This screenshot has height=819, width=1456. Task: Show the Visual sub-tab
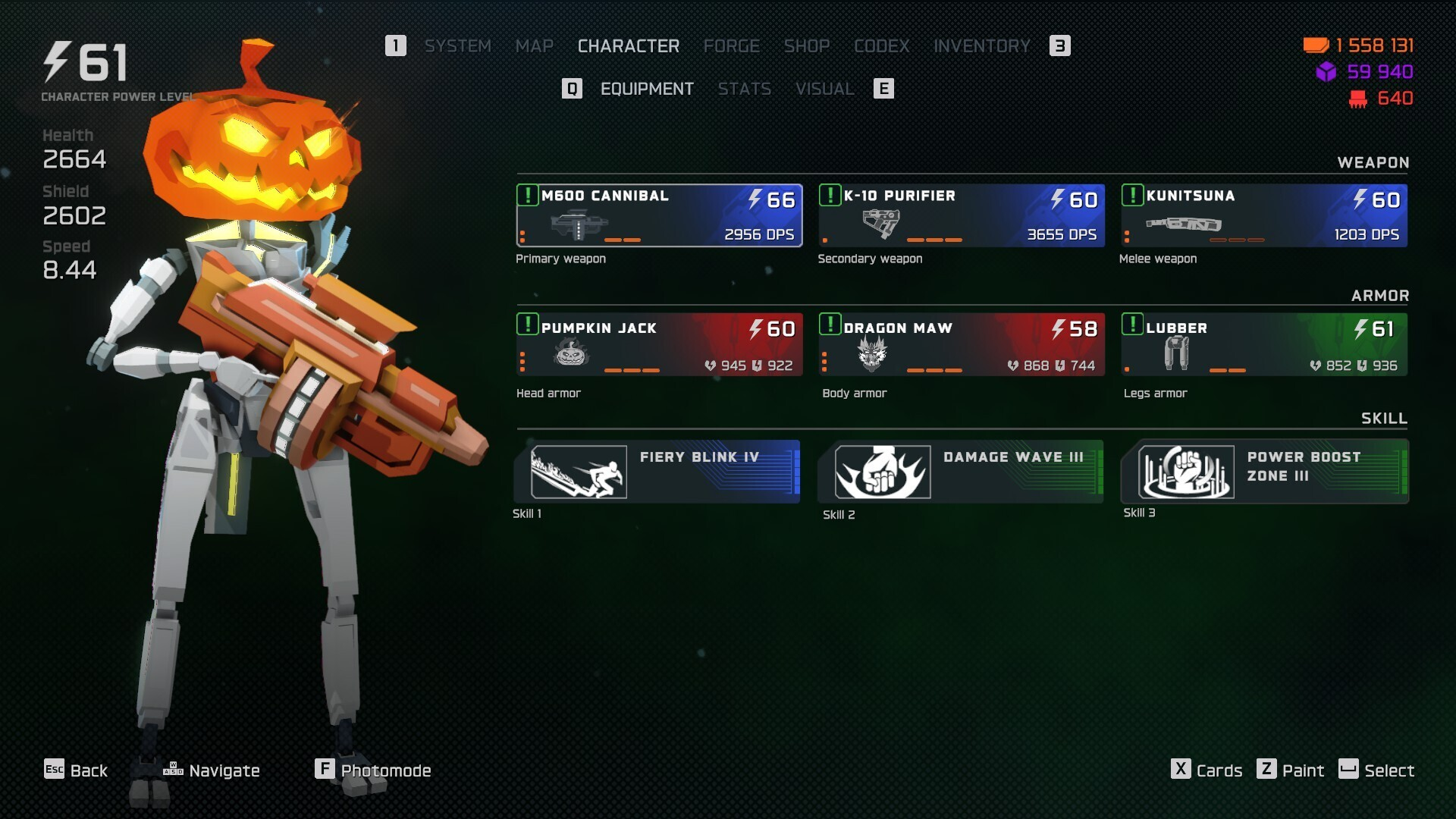click(824, 89)
